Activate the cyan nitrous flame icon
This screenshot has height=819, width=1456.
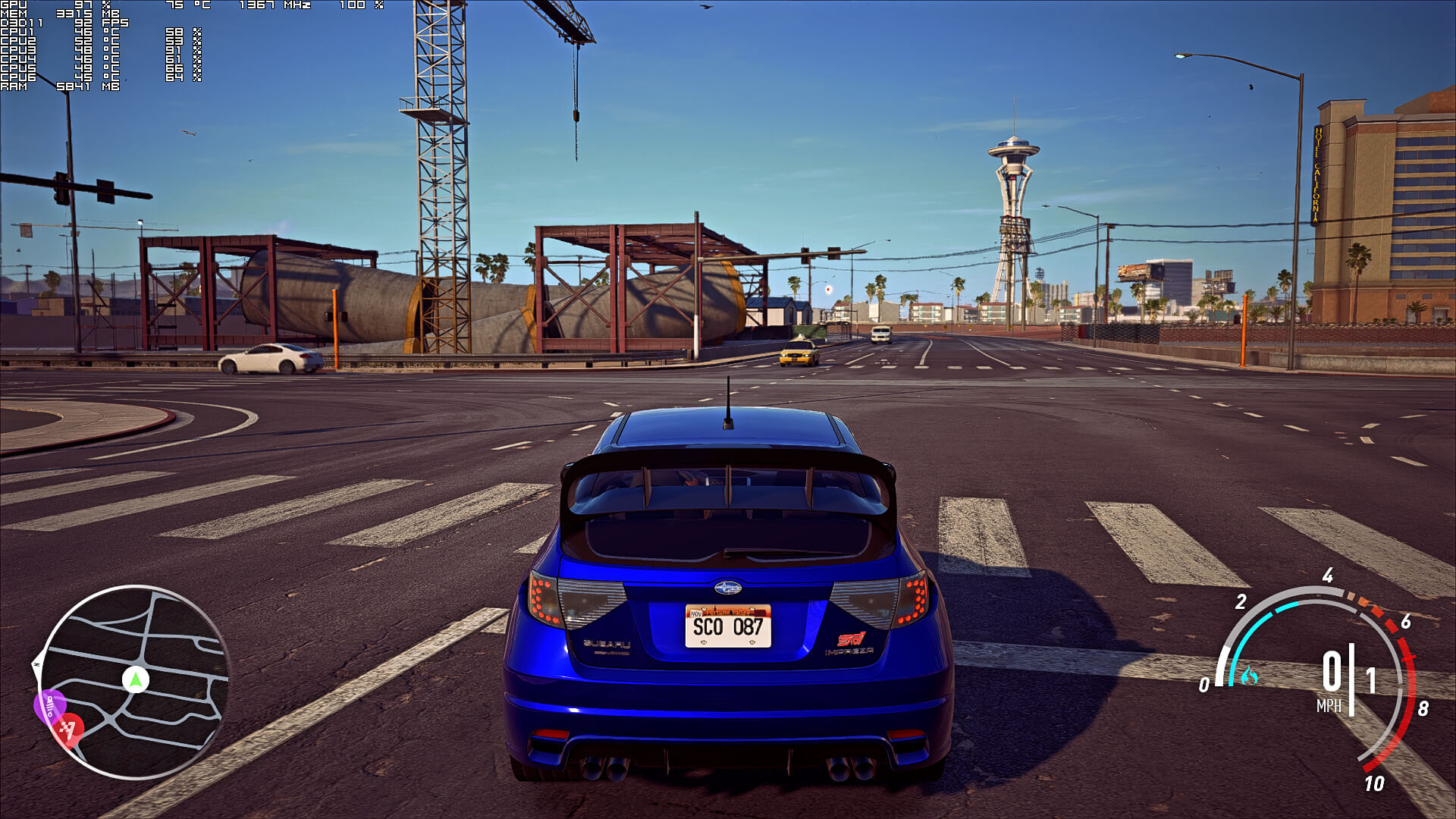1248,675
